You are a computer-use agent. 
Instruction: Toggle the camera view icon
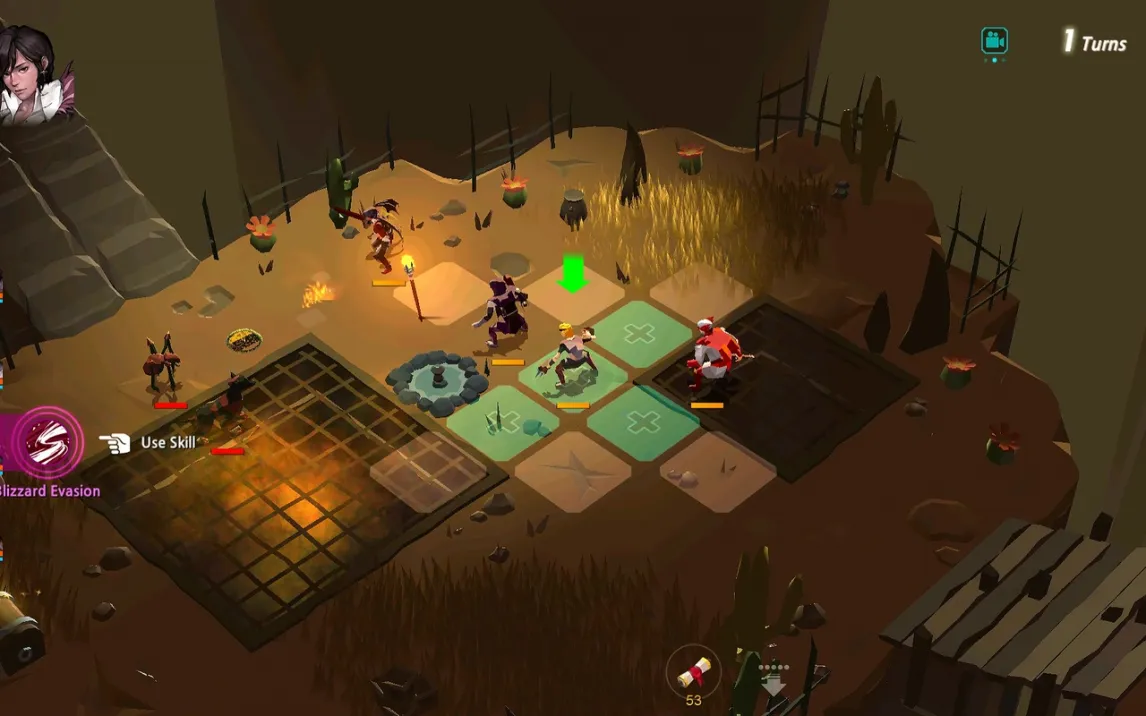[x=994, y=42]
